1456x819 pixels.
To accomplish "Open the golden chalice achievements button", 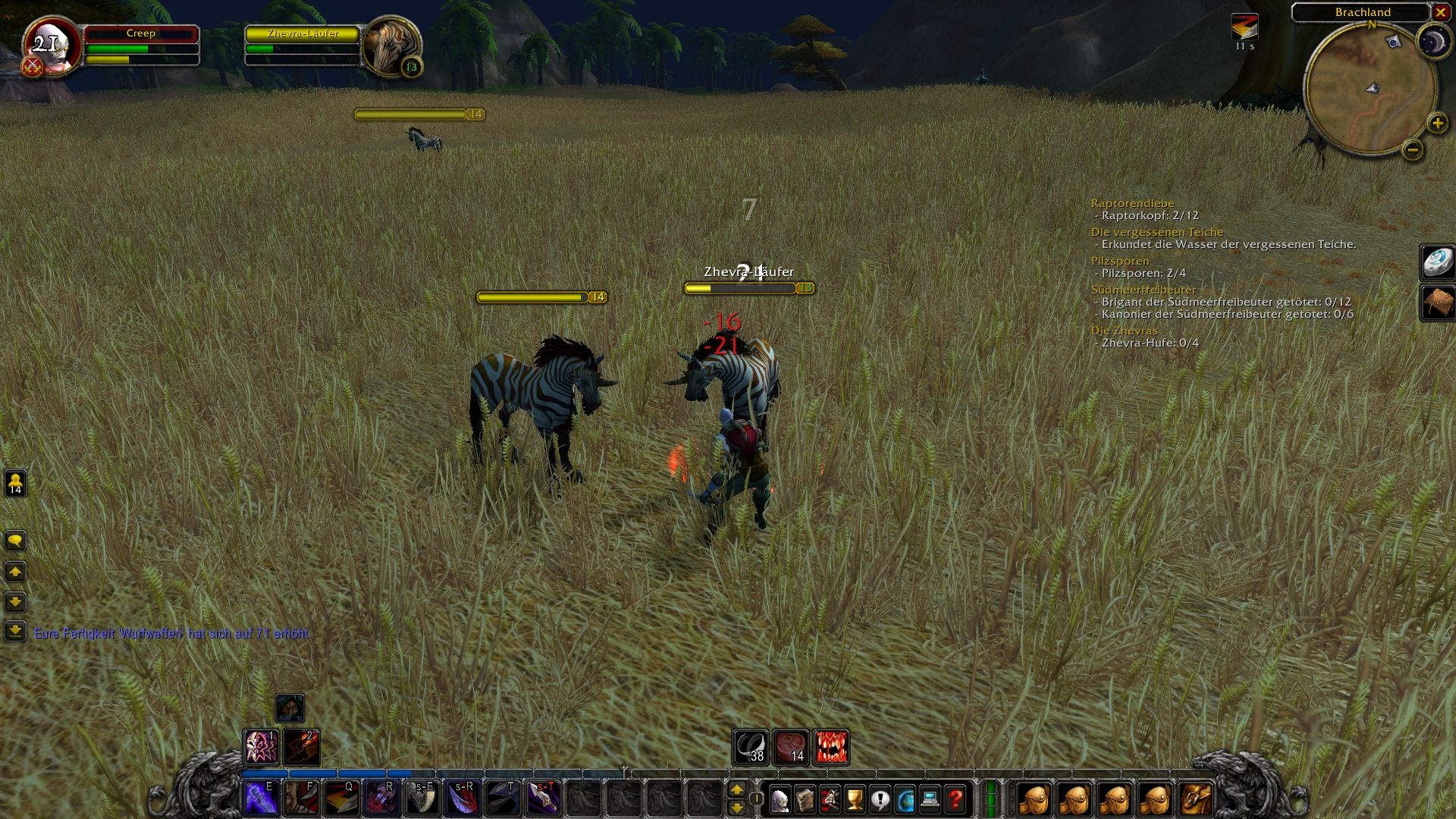I will [x=855, y=799].
